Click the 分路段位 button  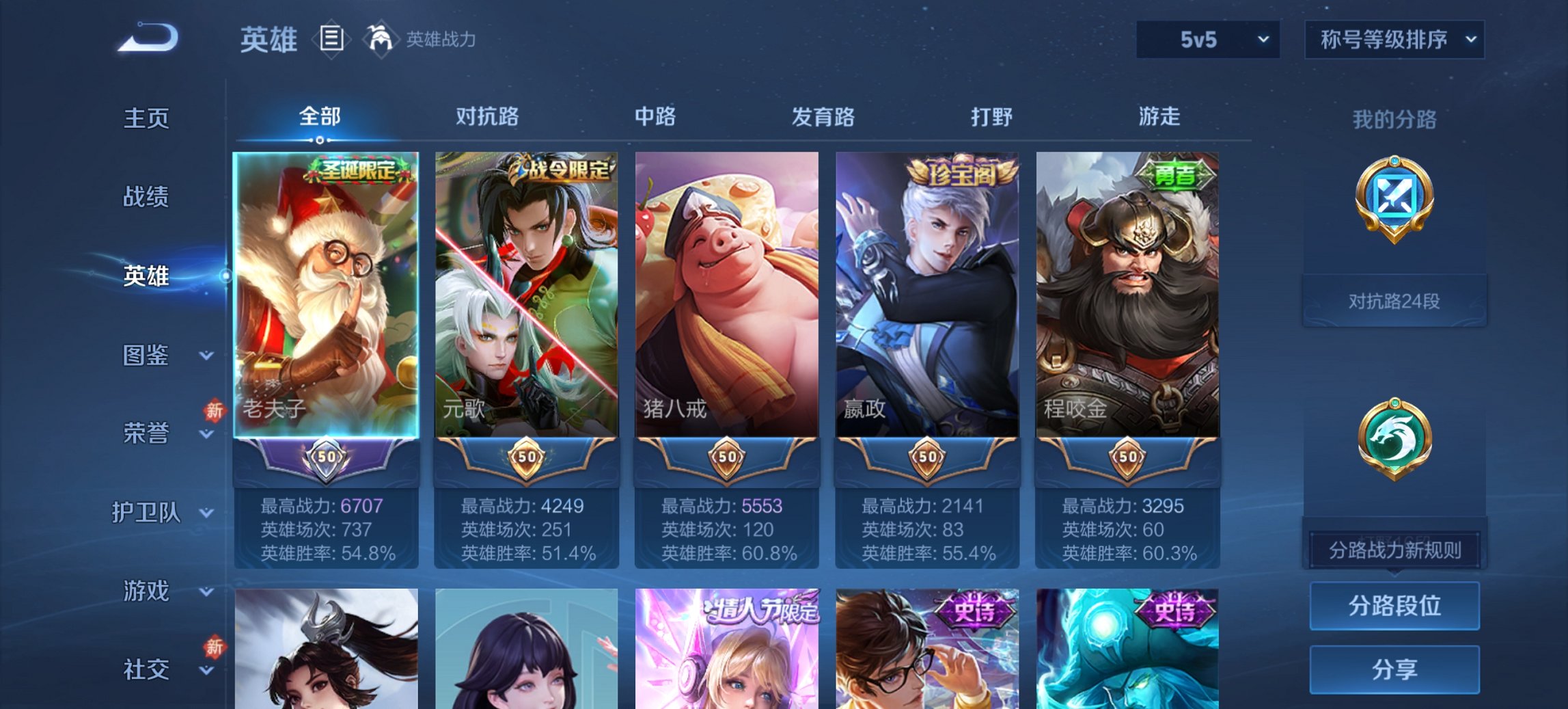pyautogui.click(x=1394, y=606)
